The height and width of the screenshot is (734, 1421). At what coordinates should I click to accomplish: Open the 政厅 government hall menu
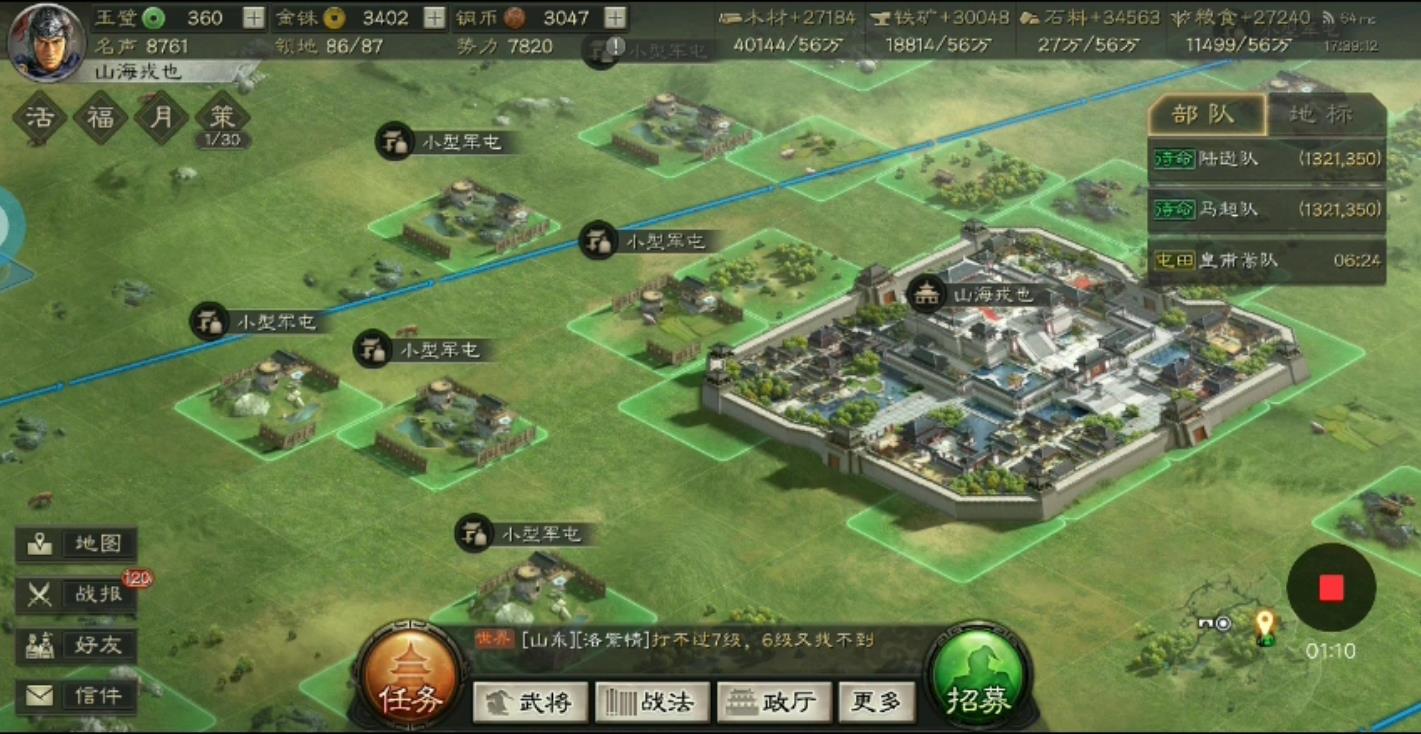point(773,702)
